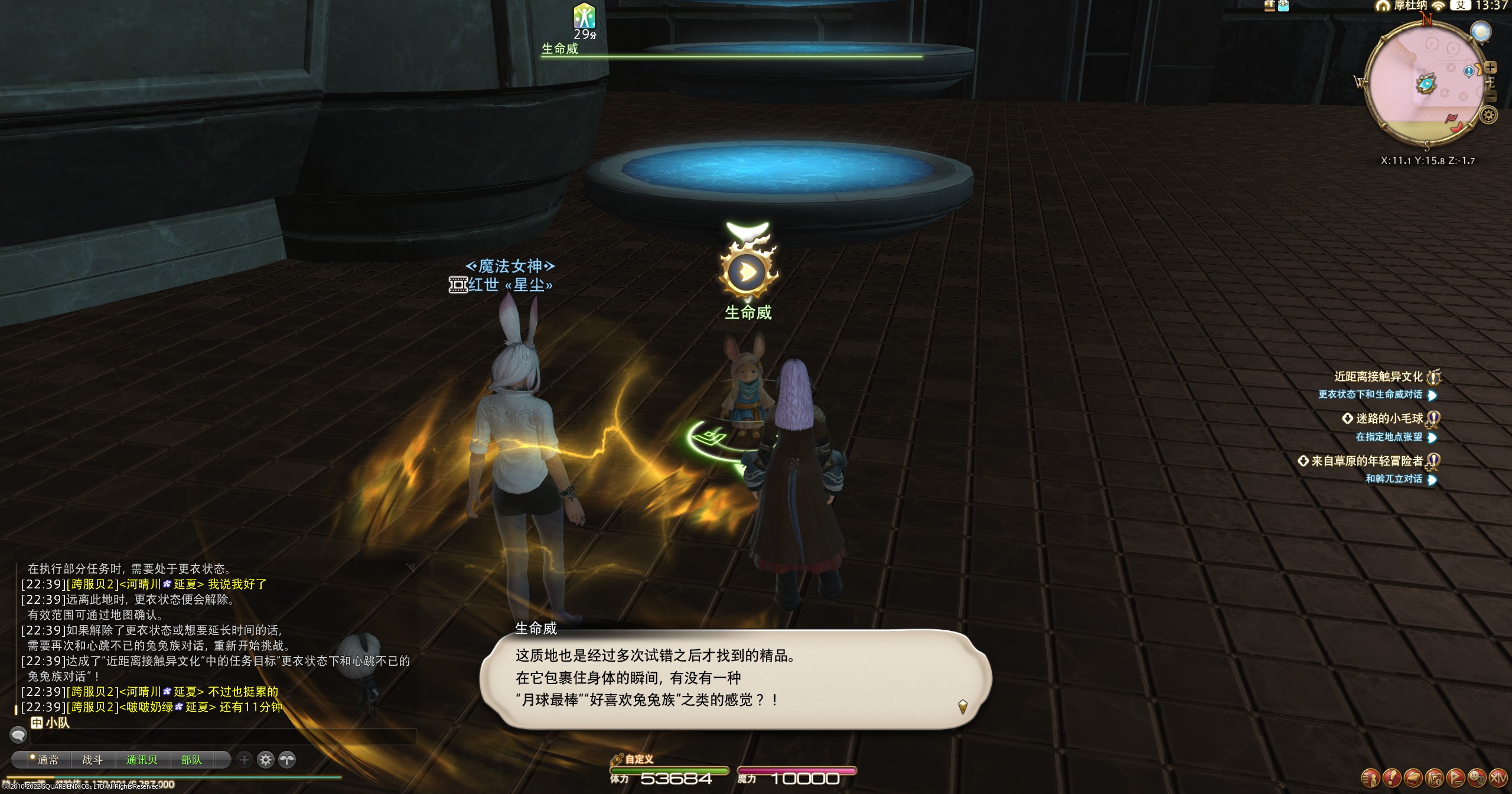Open minimap settings gear
The image size is (1512, 794).
[x=1489, y=115]
